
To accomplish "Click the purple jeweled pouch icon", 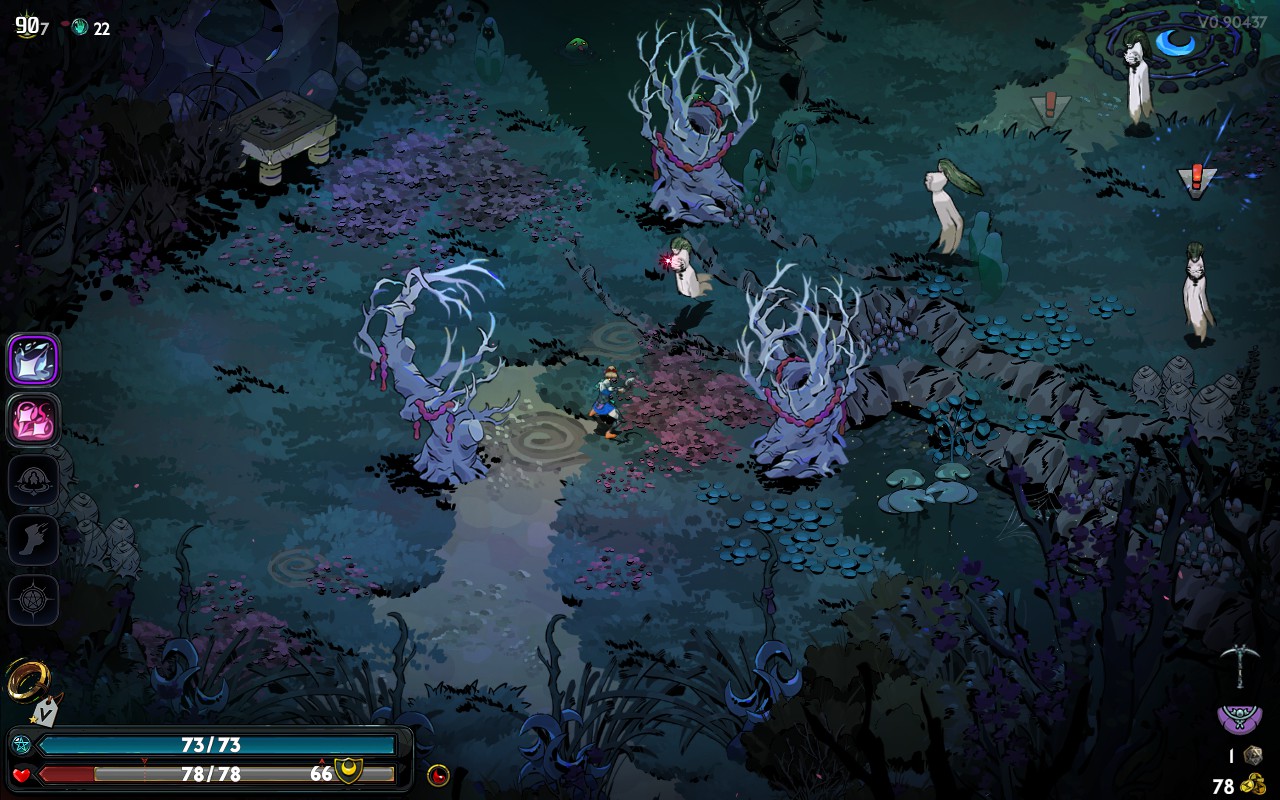I will click(x=1238, y=717).
